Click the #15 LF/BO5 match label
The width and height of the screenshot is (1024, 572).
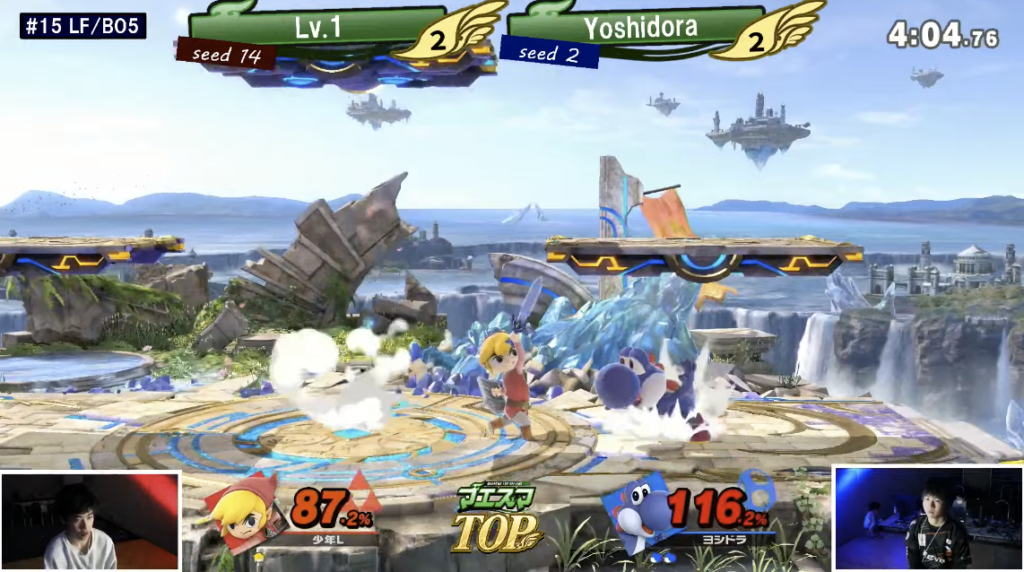83,26
